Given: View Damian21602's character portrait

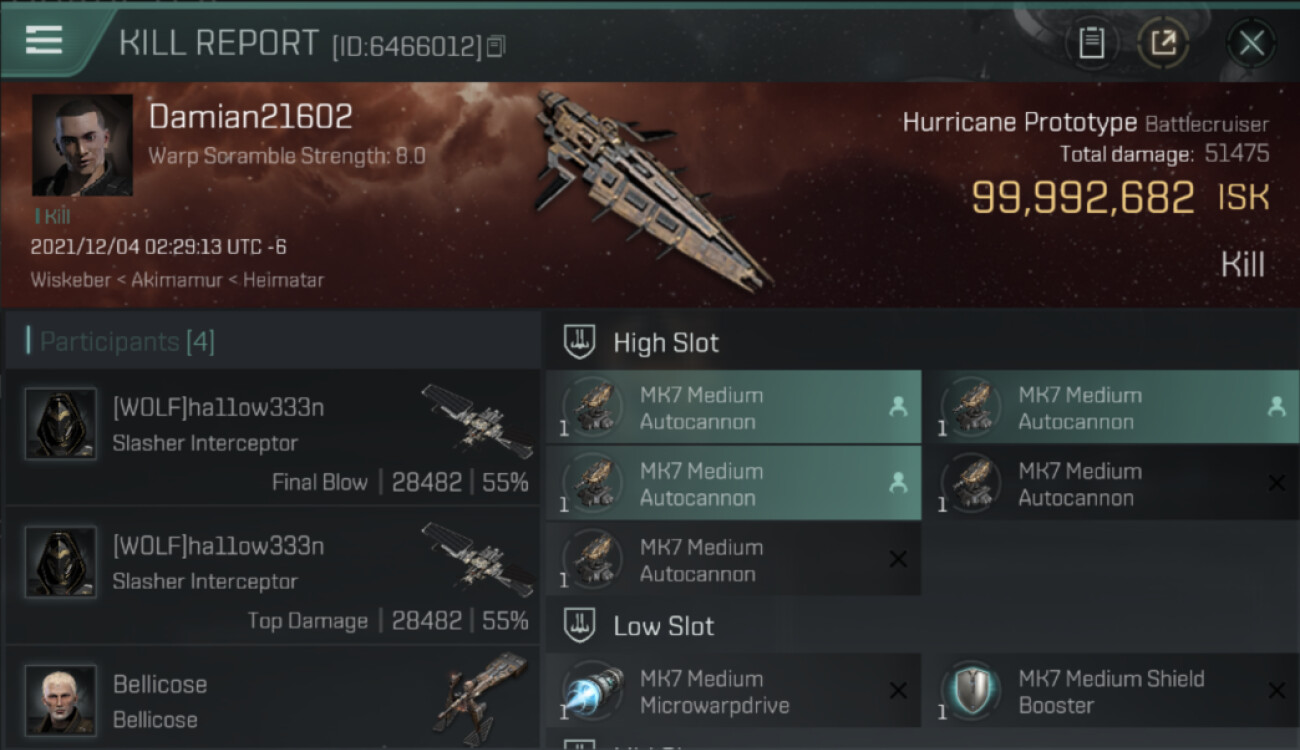Looking at the screenshot, I should [x=82, y=145].
